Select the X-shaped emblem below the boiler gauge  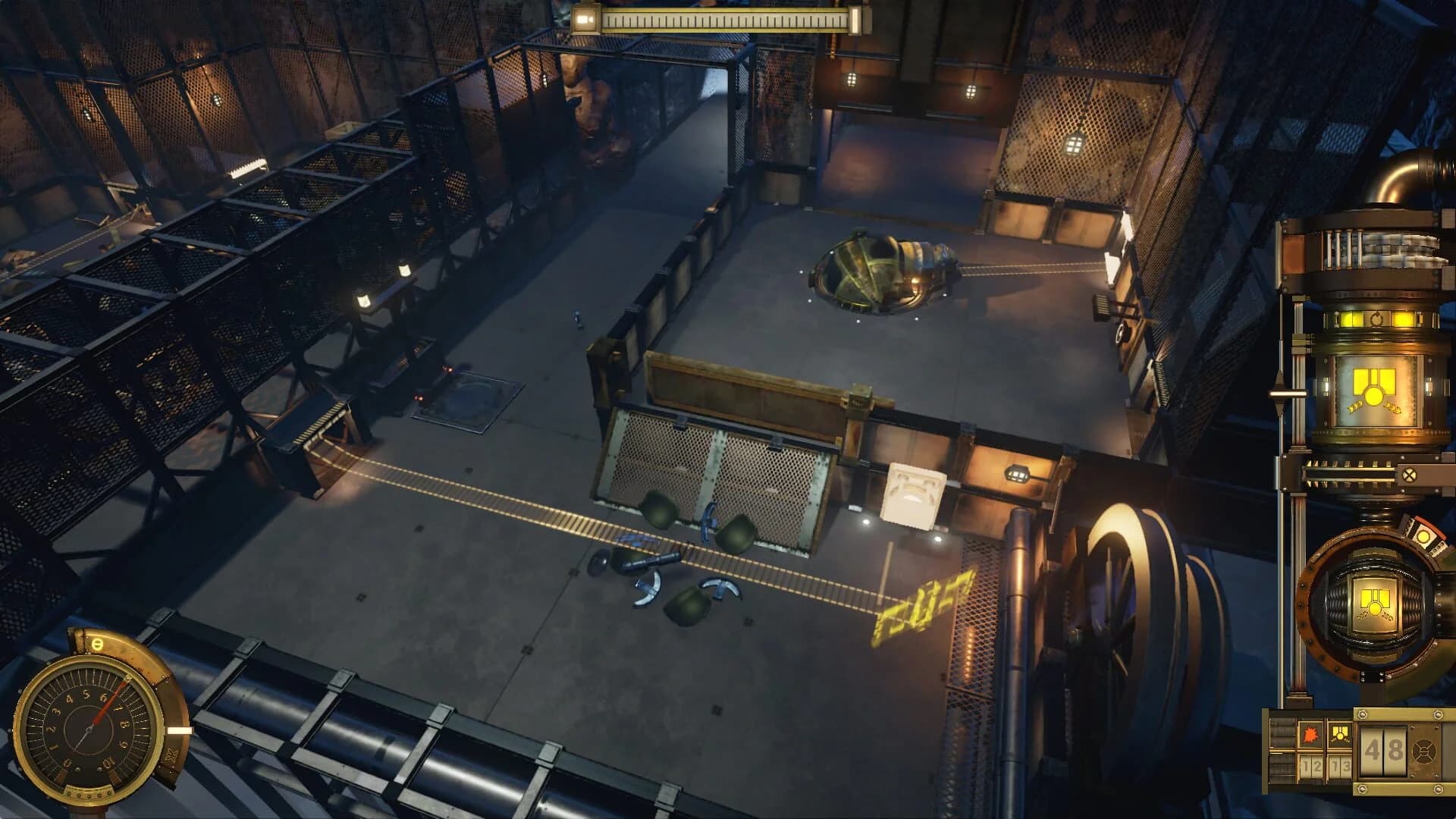(1411, 475)
